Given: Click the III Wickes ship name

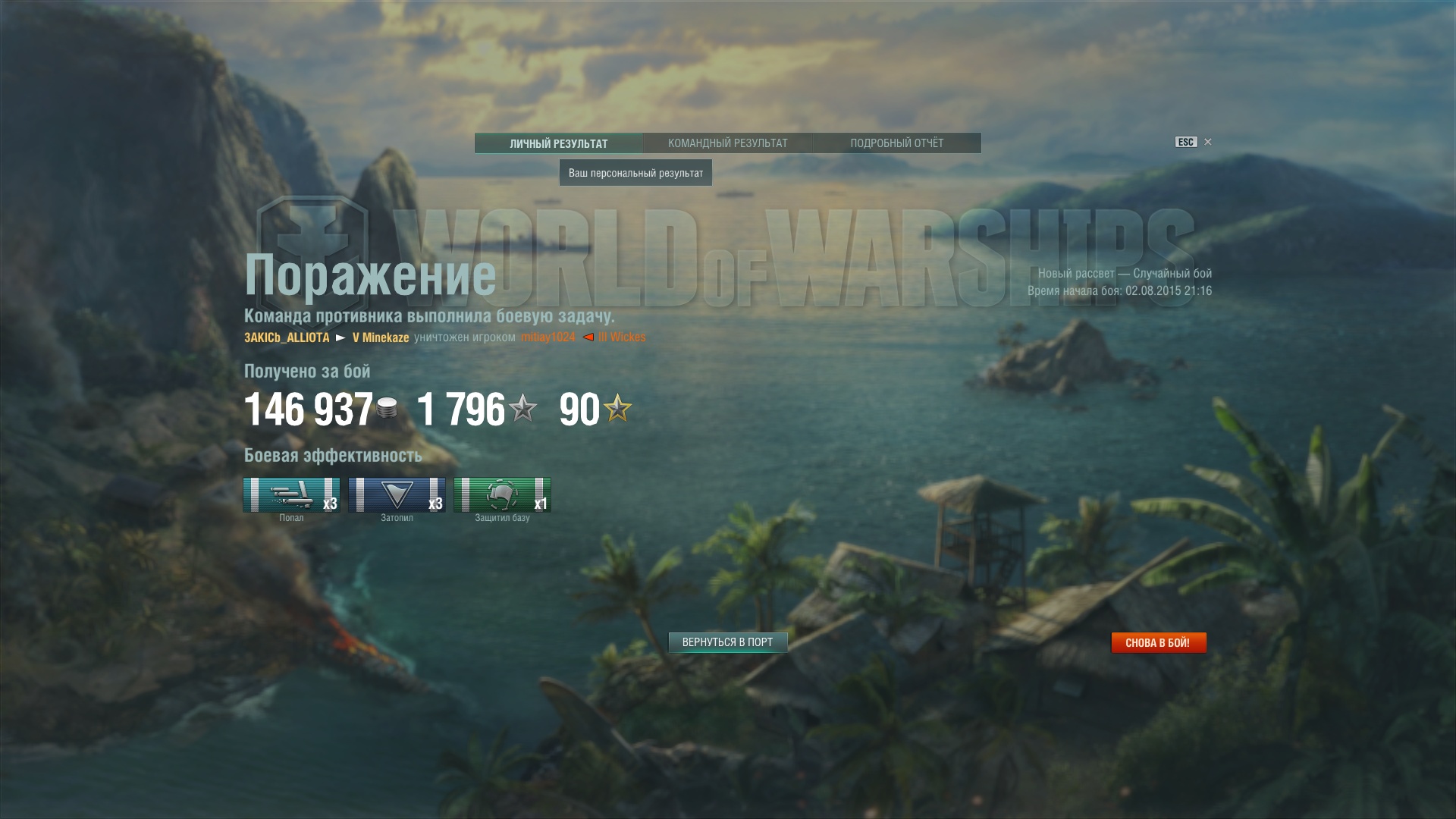Looking at the screenshot, I should 622,337.
